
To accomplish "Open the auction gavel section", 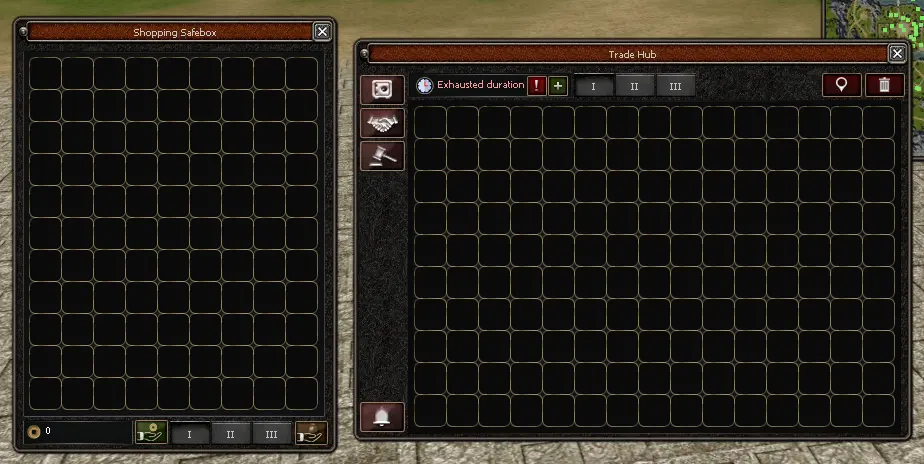I will (x=383, y=155).
